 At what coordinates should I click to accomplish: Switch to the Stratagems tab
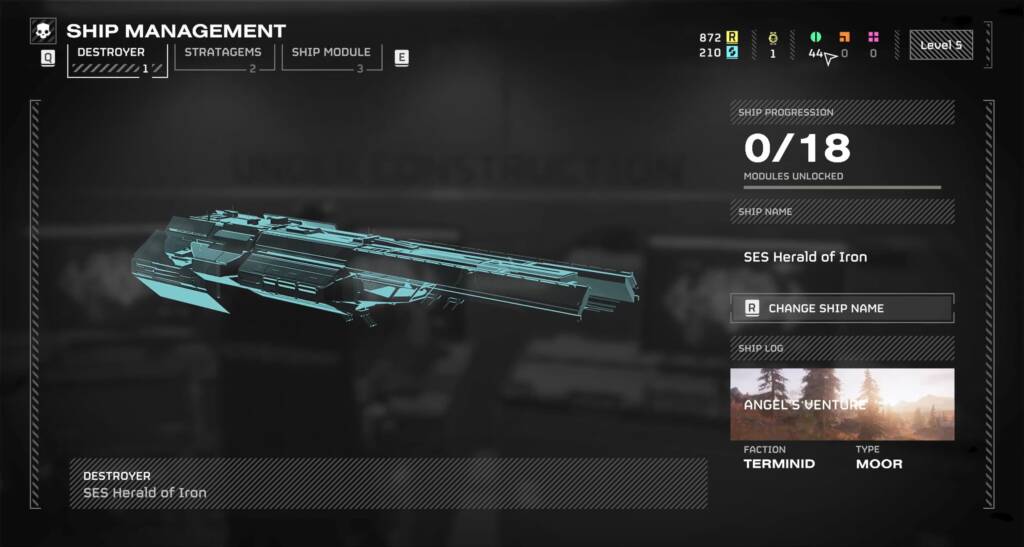222,56
